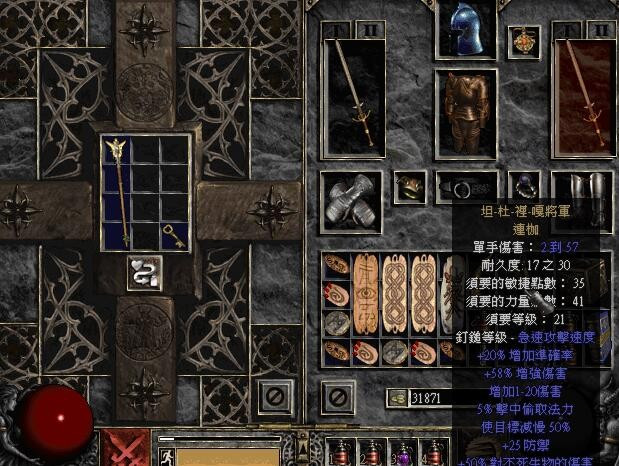Open the red crossed-swords attack skill

125,449
